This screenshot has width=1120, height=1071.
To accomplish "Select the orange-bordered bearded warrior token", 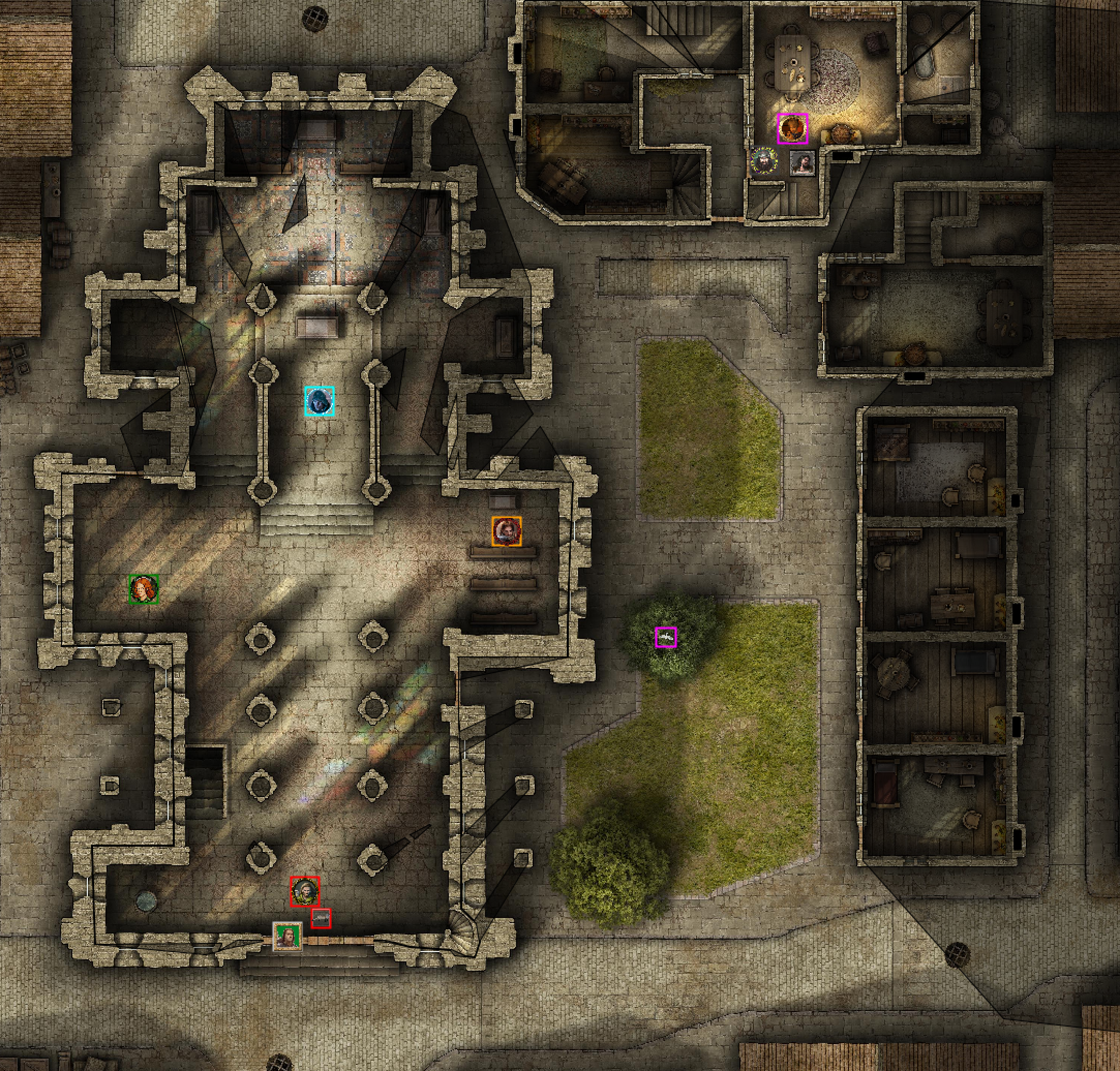I will tap(507, 531).
